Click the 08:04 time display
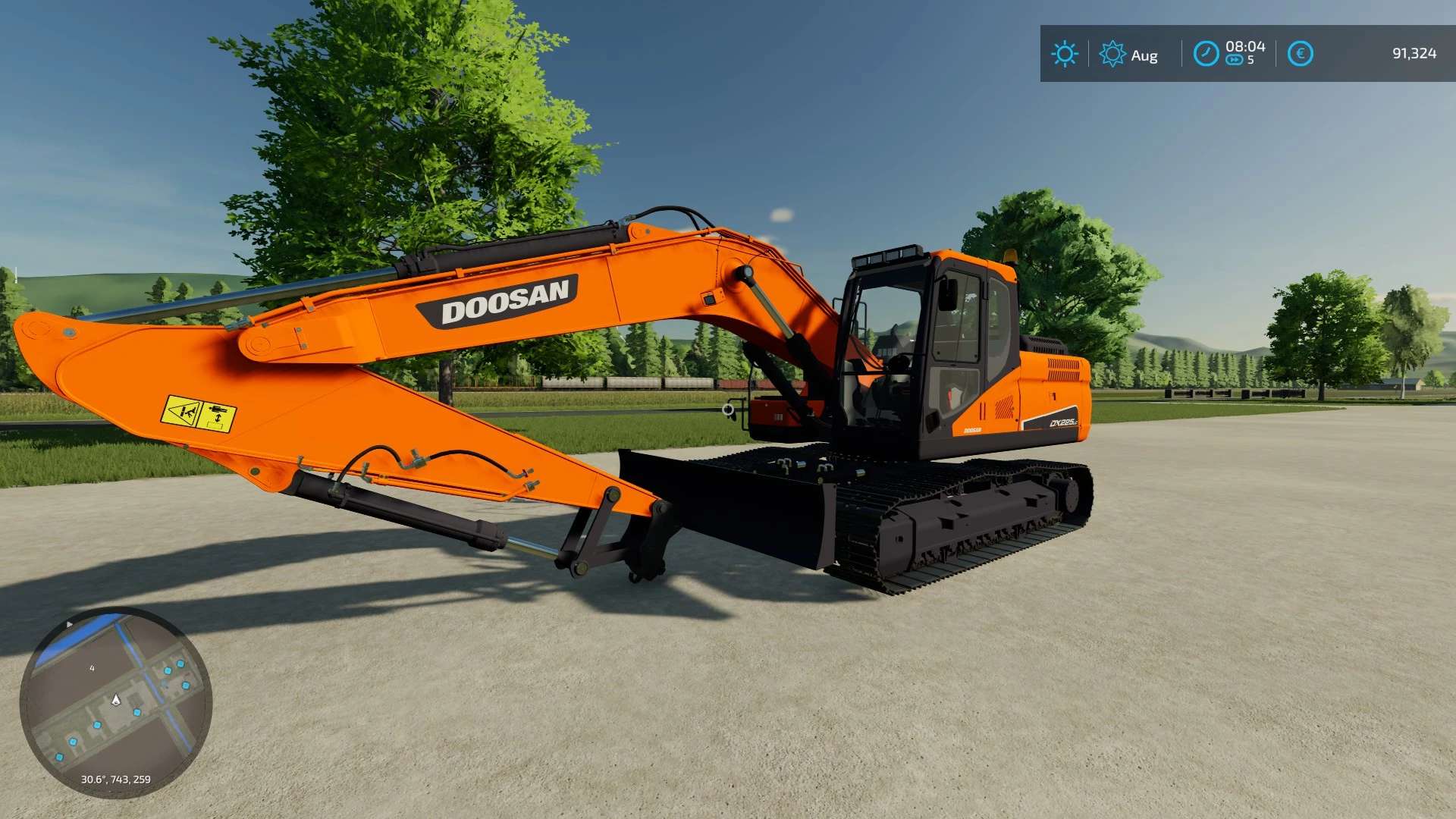Screen dimensions: 1456x819 point(1247,46)
